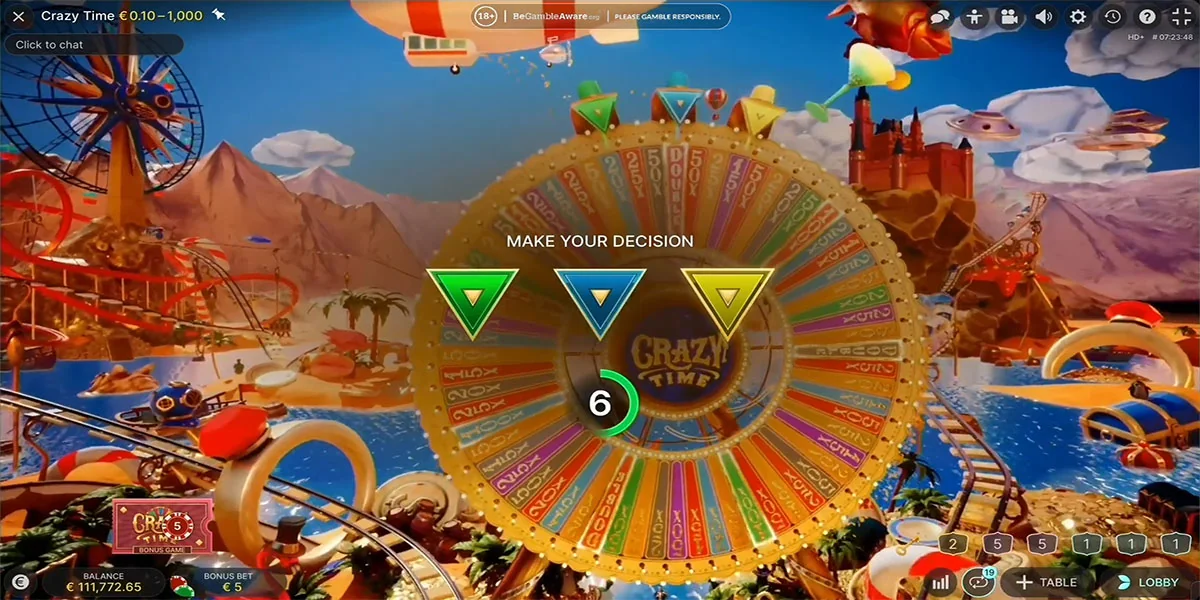
Task: Open the accessibility figure icon
Action: 974,17
